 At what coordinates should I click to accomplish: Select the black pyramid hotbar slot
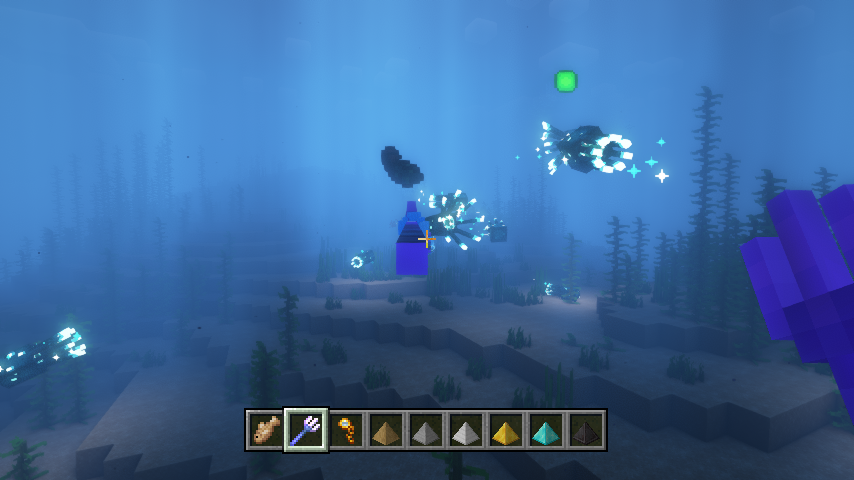[586, 430]
